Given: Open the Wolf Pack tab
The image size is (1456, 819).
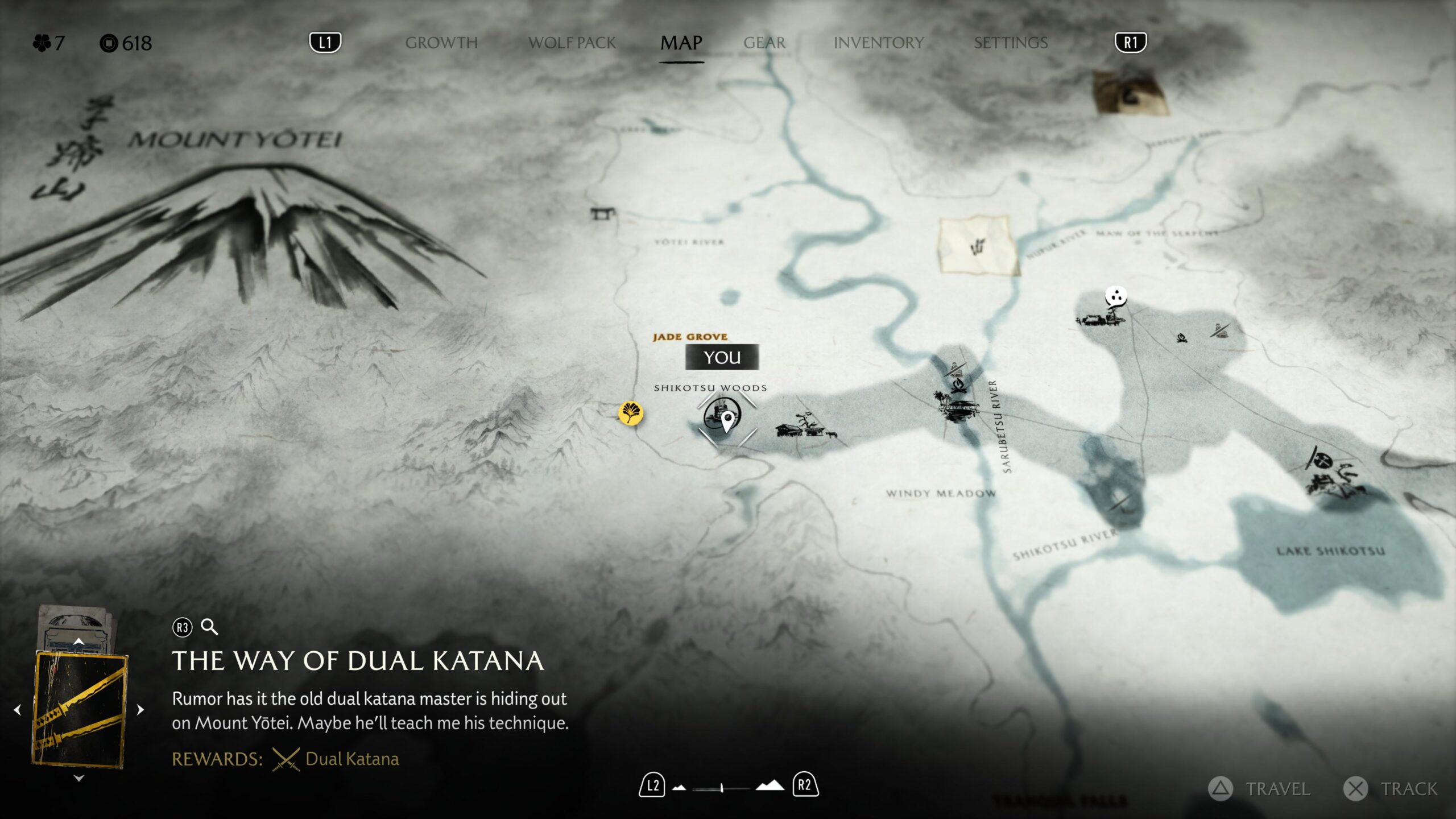Looking at the screenshot, I should click(572, 43).
